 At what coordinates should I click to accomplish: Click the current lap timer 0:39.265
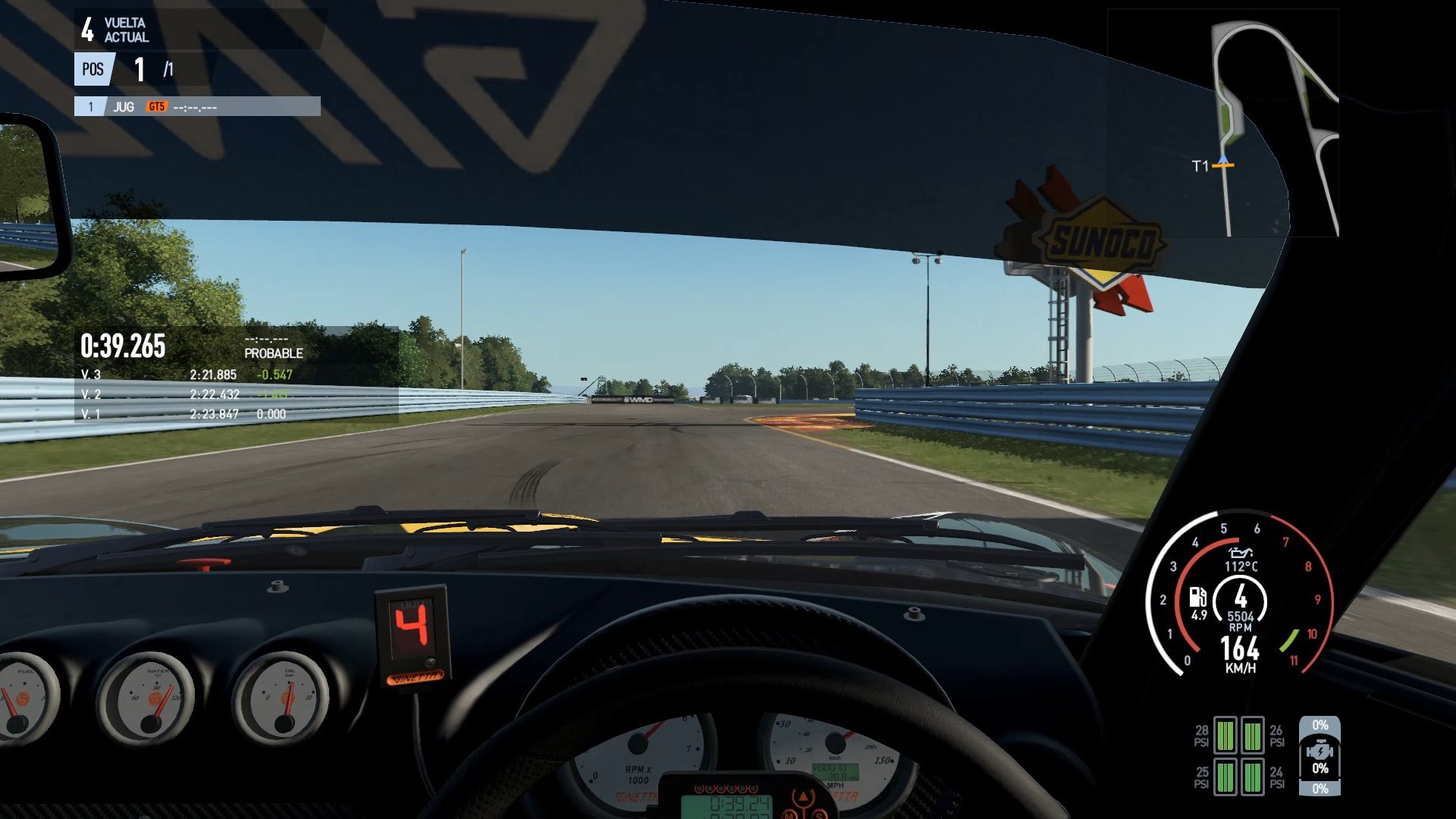(x=121, y=345)
